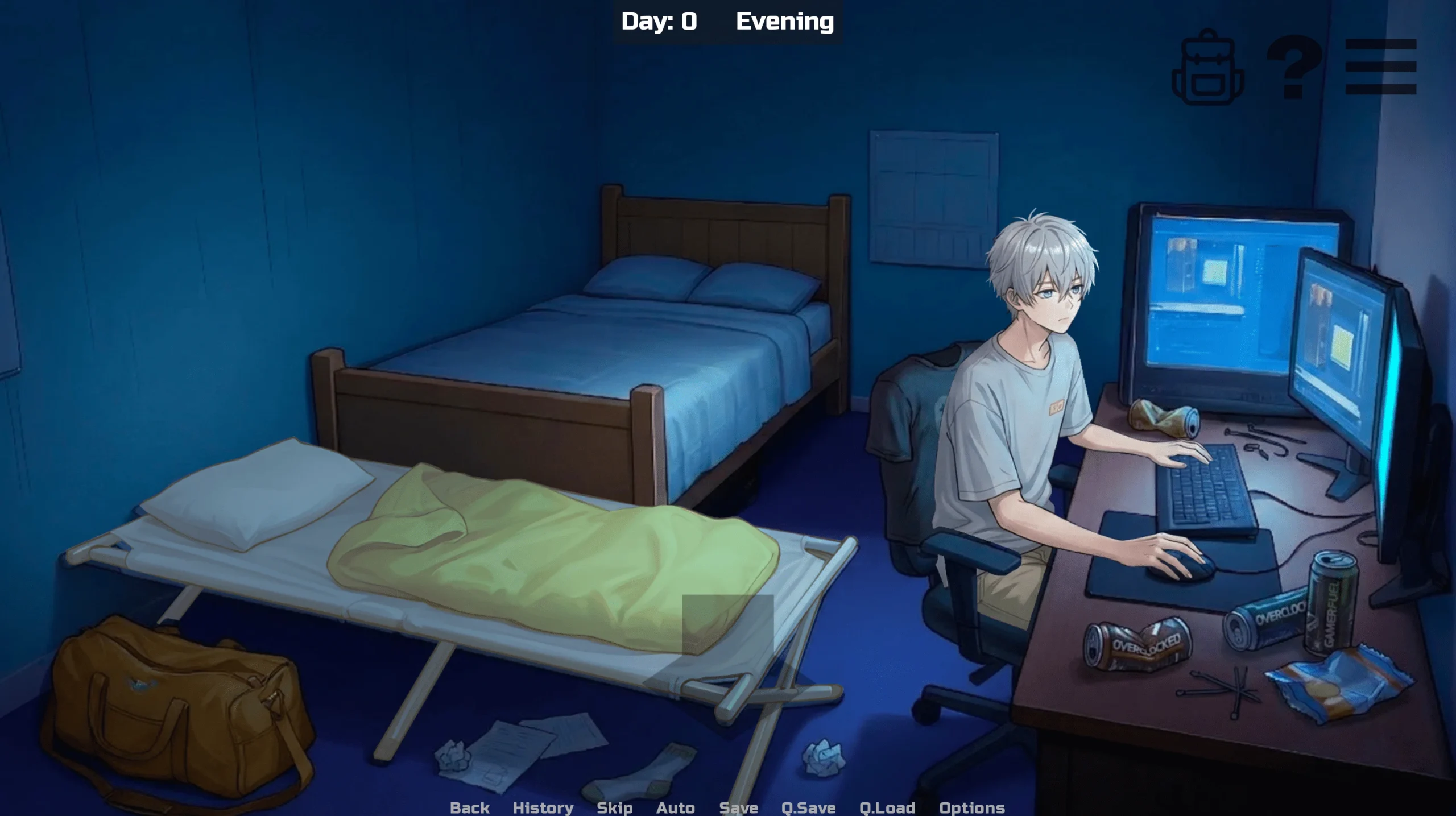Go Back in the quick menu
1456x816 pixels.
point(469,807)
